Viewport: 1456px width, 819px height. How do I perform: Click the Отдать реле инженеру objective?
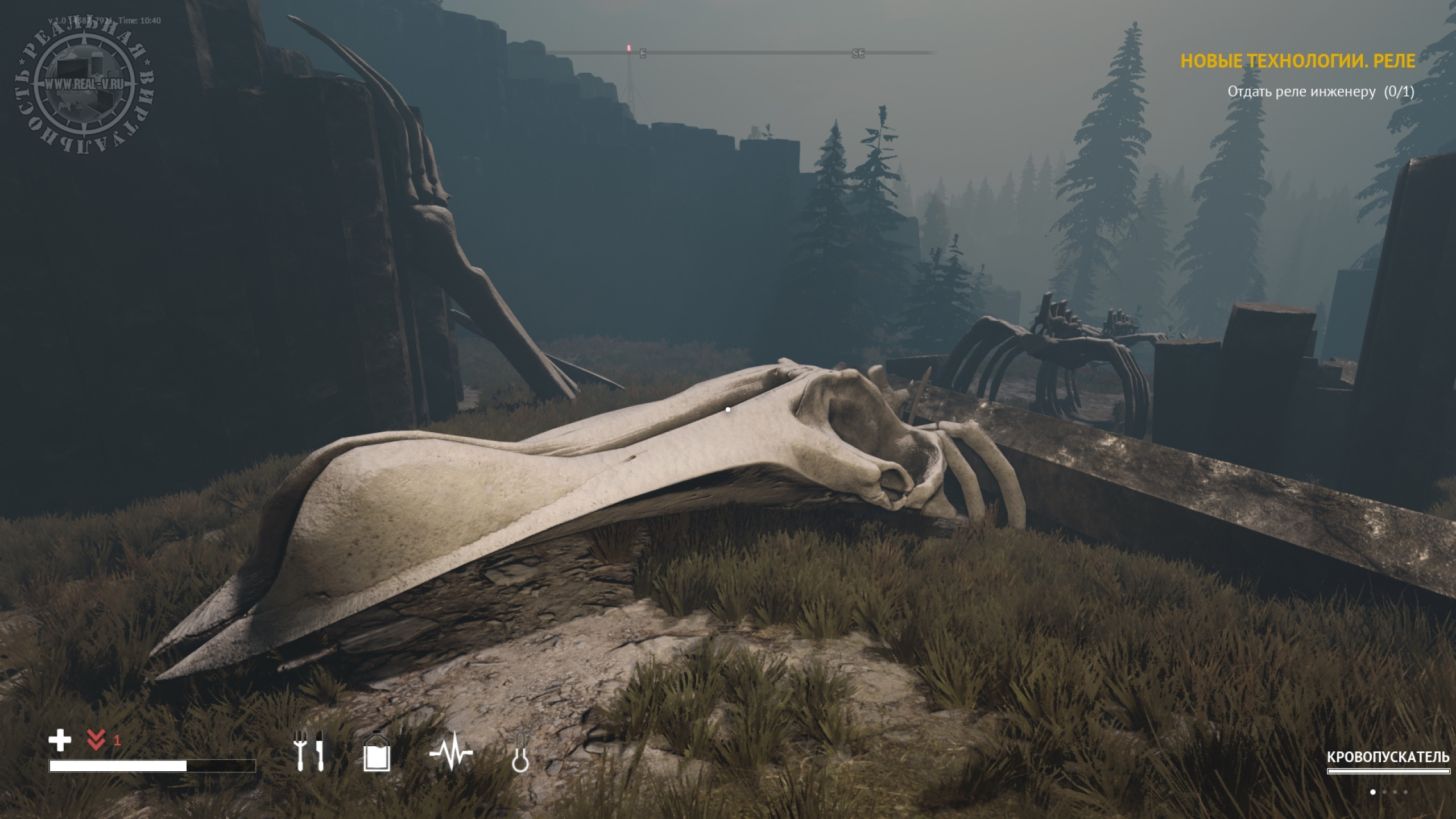1320,92
